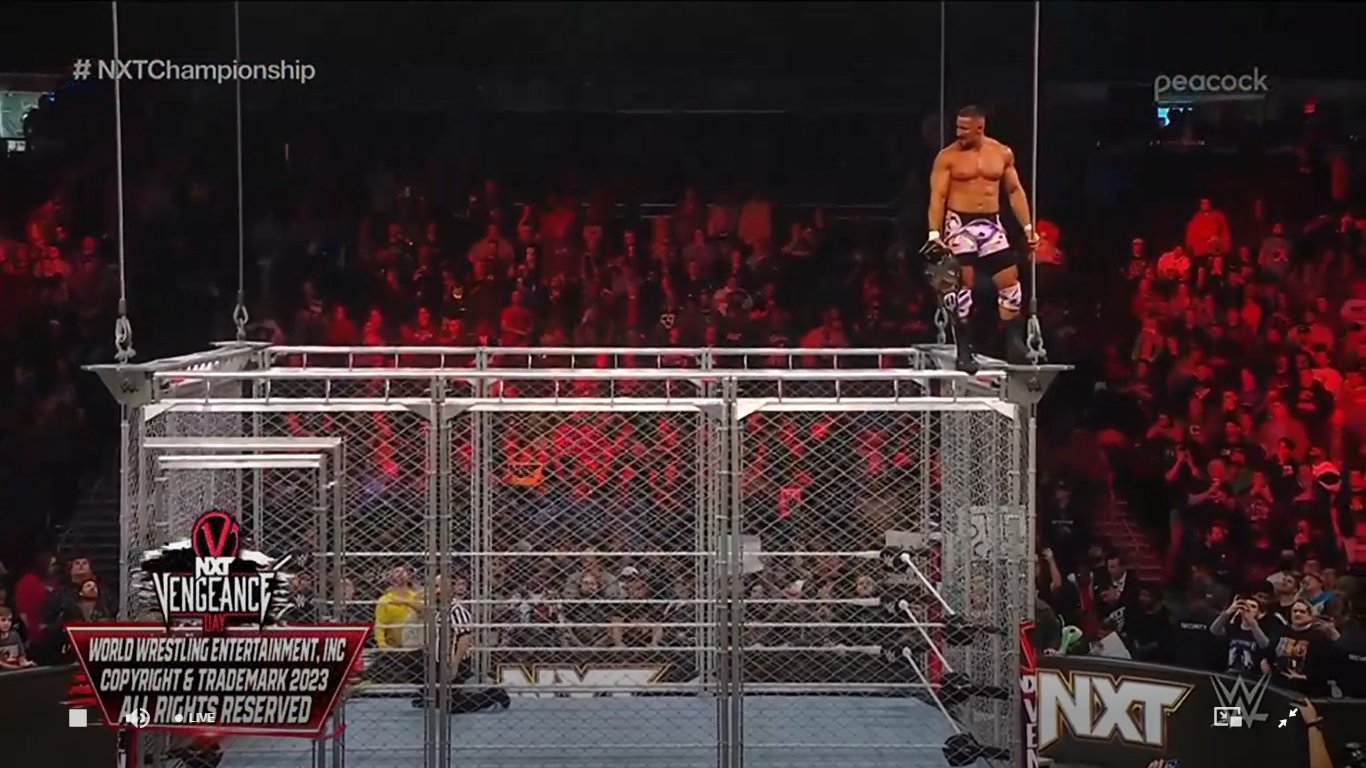Click the LIVE indicator to jump to live

click(x=200, y=718)
